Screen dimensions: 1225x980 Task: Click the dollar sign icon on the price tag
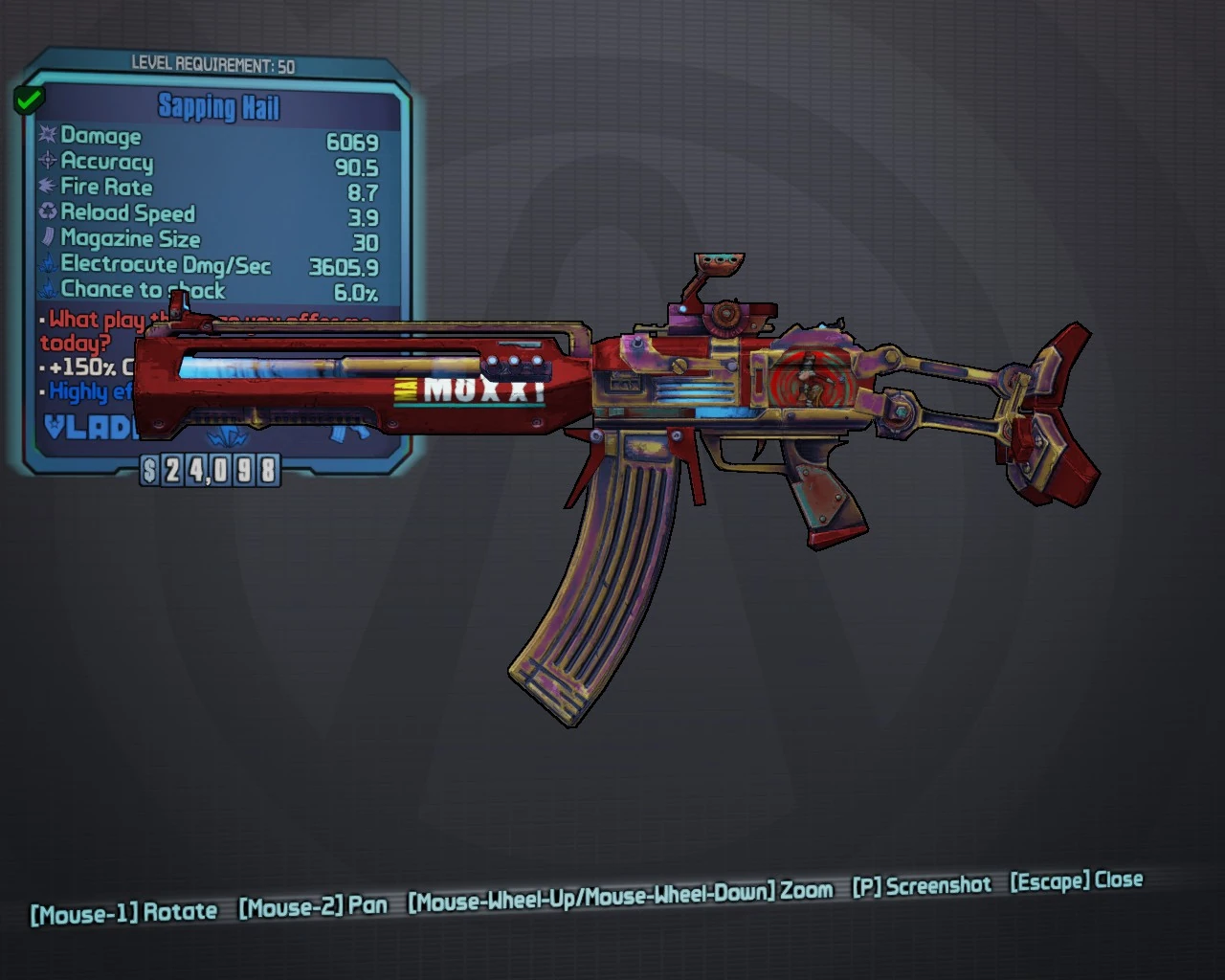[152, 469]
